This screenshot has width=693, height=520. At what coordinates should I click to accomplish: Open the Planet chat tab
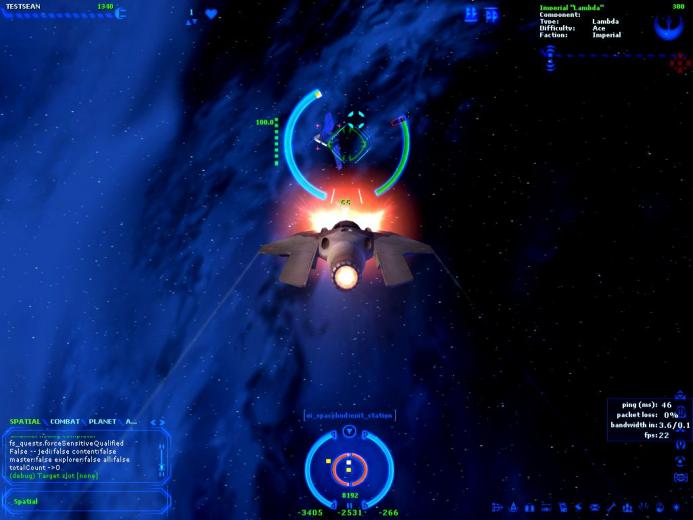pyautogui.click(x=101, y=422)
